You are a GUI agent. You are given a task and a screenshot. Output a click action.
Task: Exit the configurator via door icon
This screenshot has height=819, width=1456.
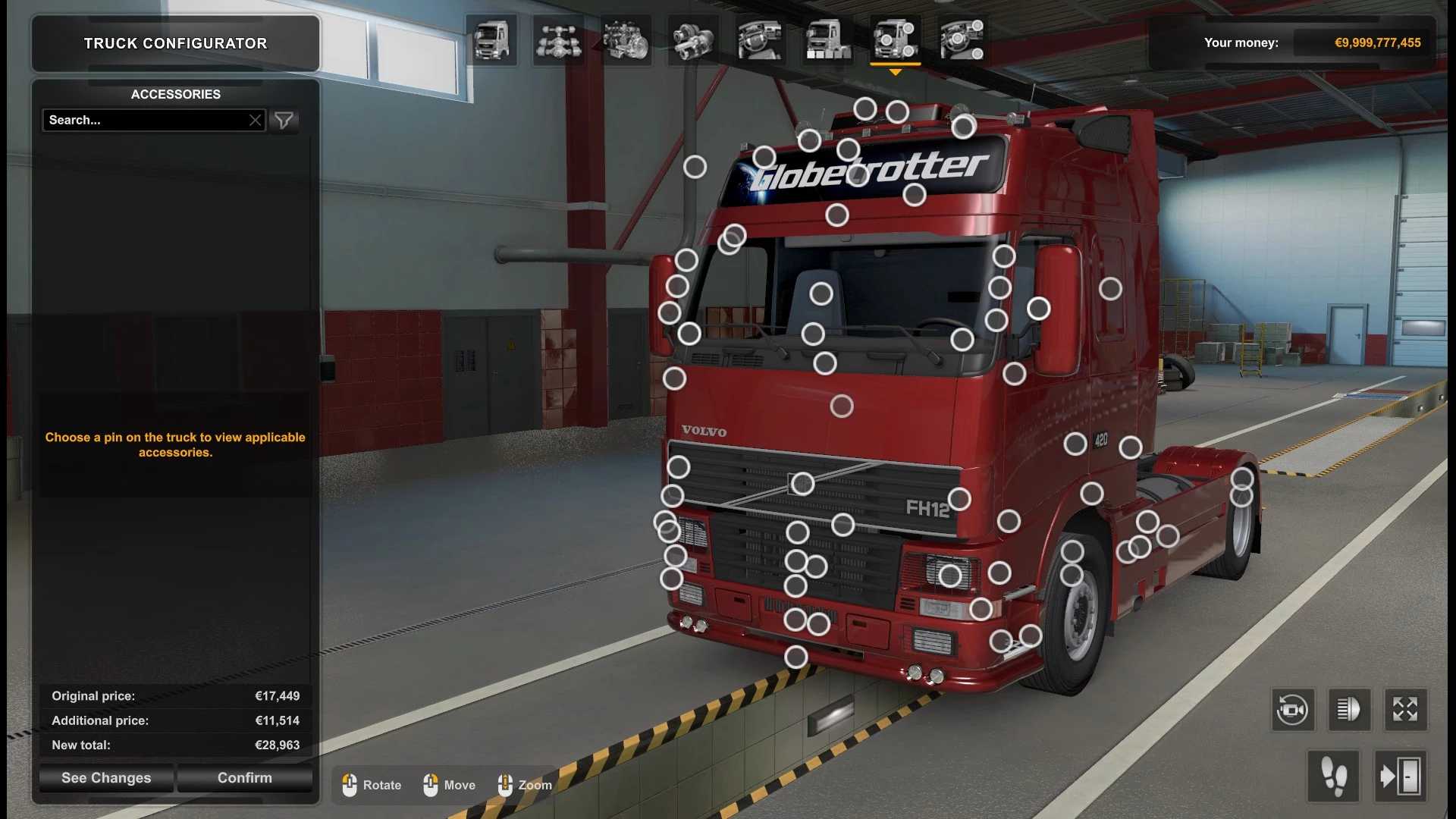(x=1400, y=776)
